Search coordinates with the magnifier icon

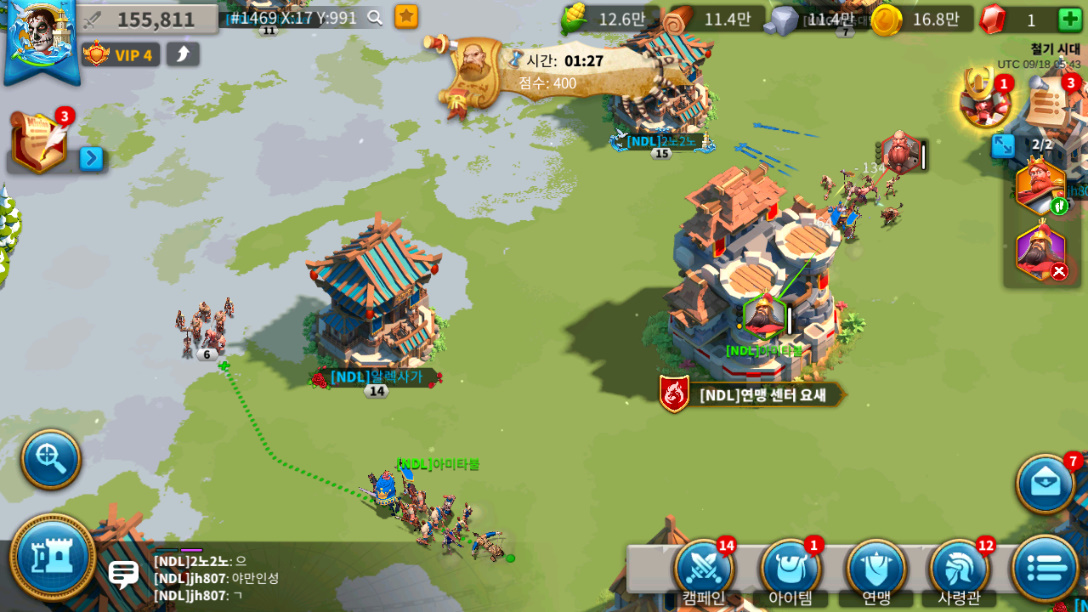point(375,17)
